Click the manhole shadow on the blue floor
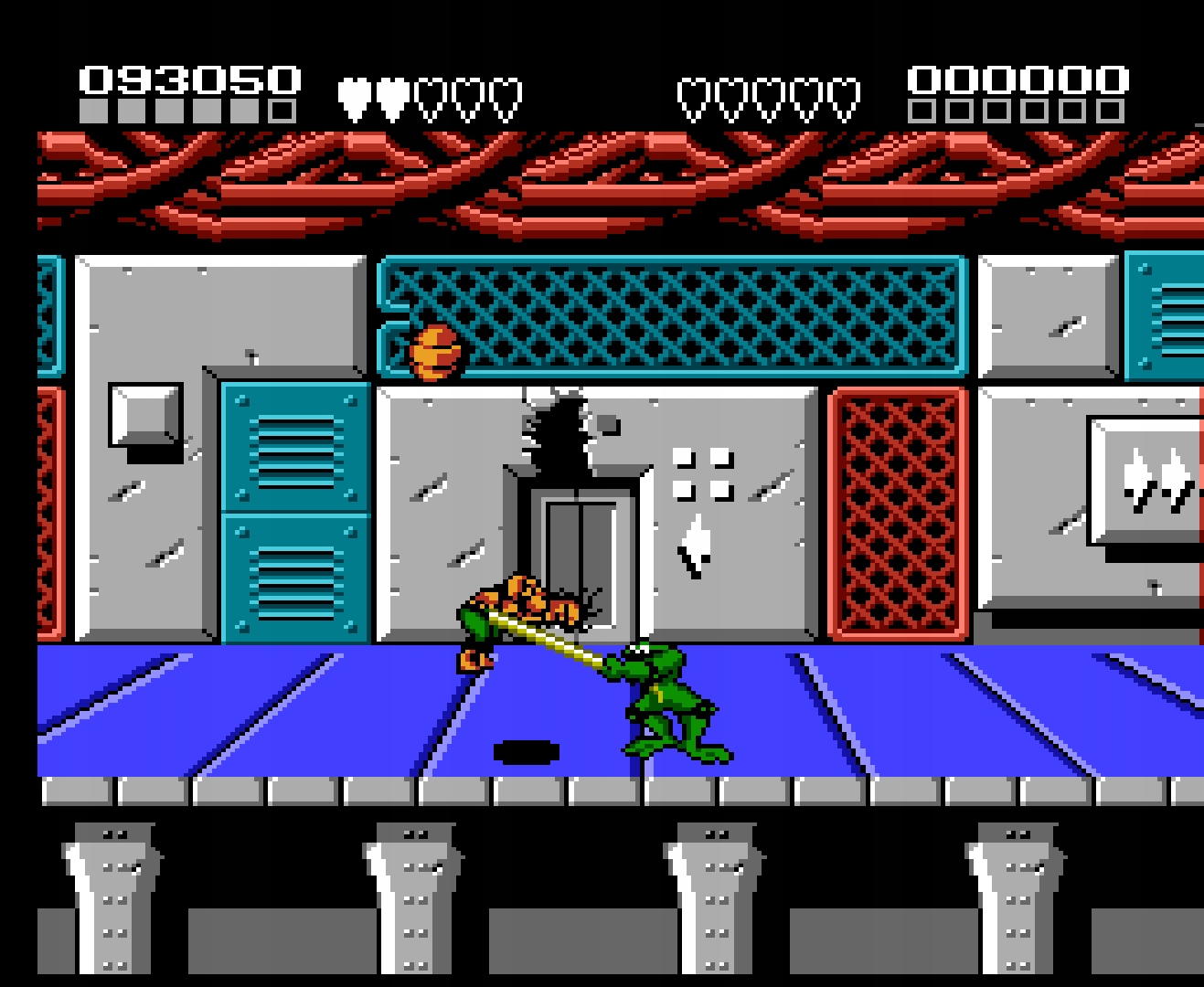This screenshot has height=987, width=1204. coord(526,752)
